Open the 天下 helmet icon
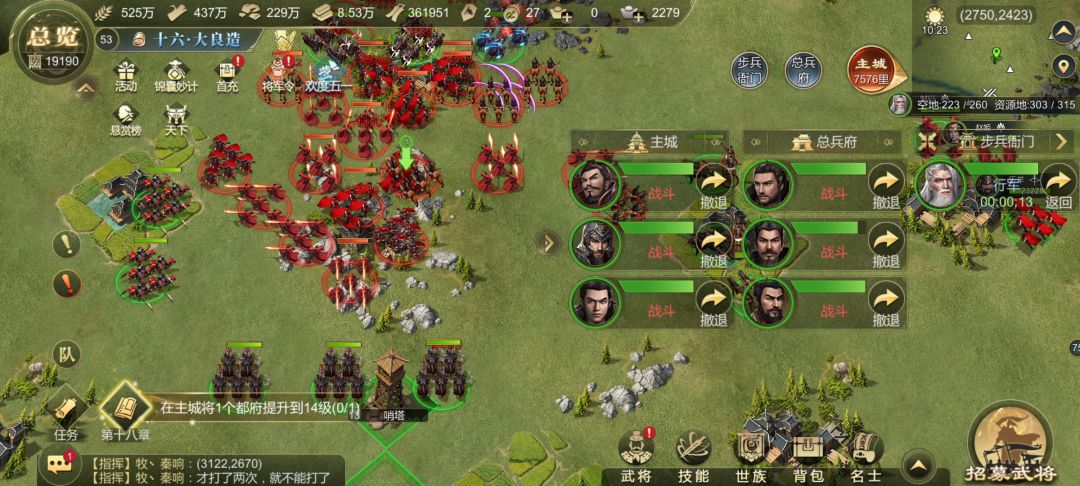Image resolution: width=1080 pixels, height=486 pixels. click(x=176, y=115)
